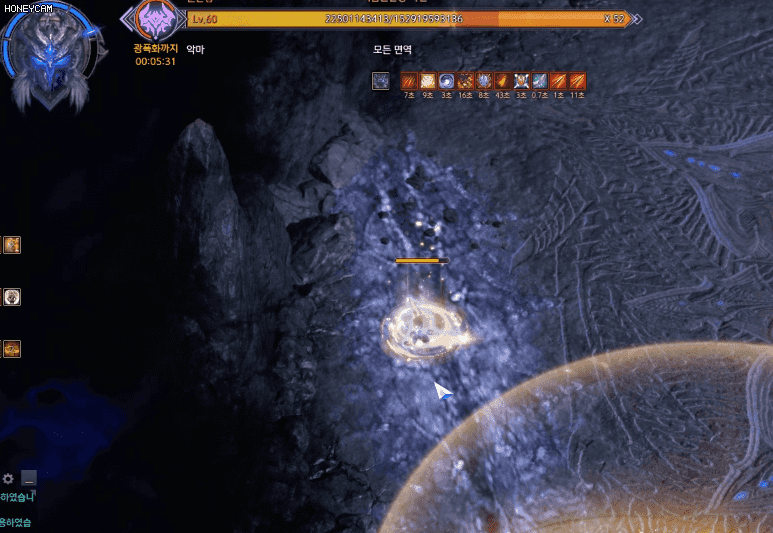Inspect the debuff icon showing 16초

[465, 81]
